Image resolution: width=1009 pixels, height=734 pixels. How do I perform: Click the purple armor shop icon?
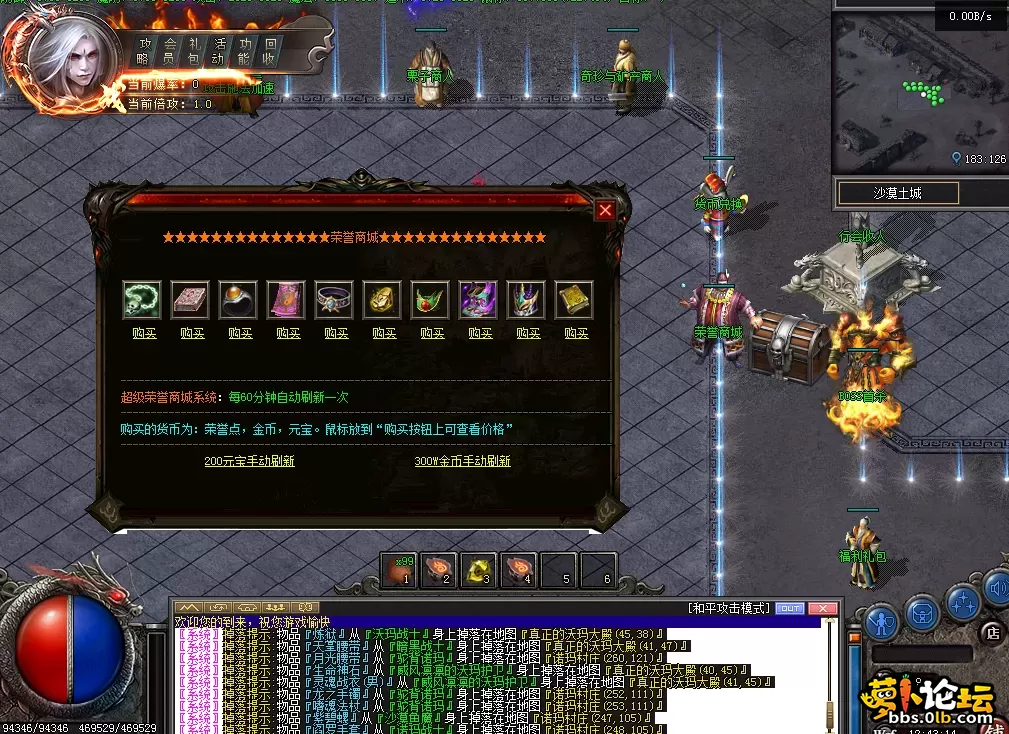click(x=477, y=299)
